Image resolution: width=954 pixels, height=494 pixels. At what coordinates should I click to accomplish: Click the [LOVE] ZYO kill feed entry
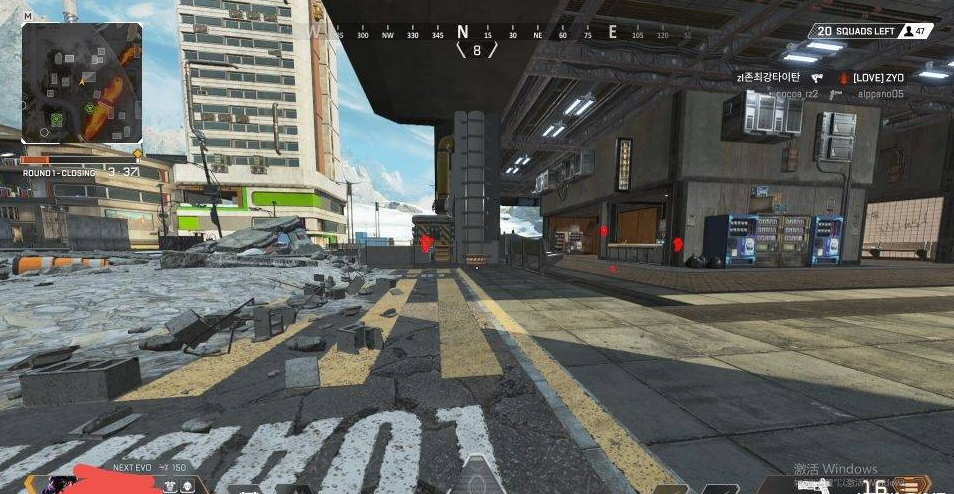877,77
